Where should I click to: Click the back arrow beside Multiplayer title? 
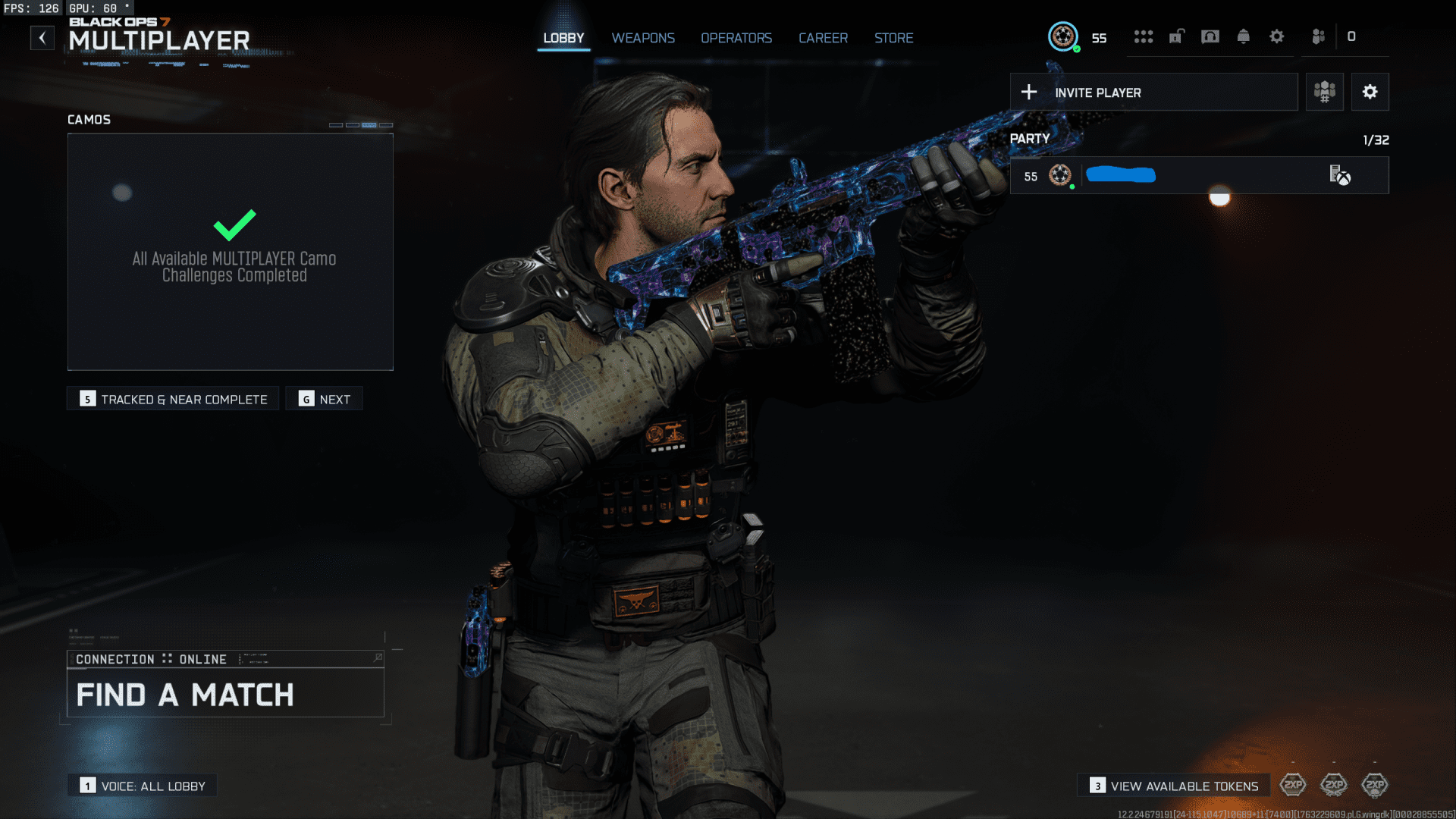42,38
